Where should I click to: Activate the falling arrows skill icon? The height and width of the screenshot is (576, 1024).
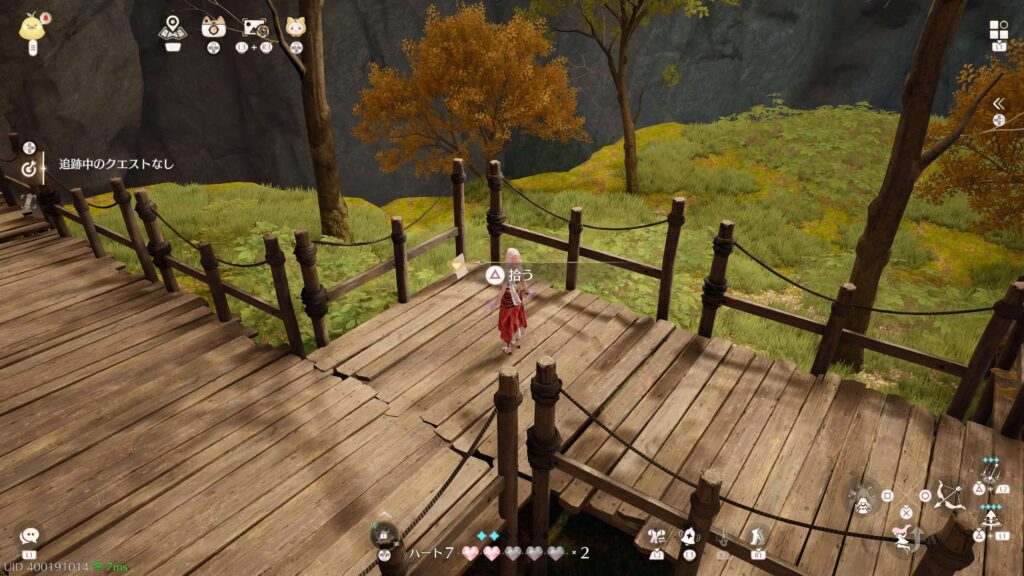[993, 475]
